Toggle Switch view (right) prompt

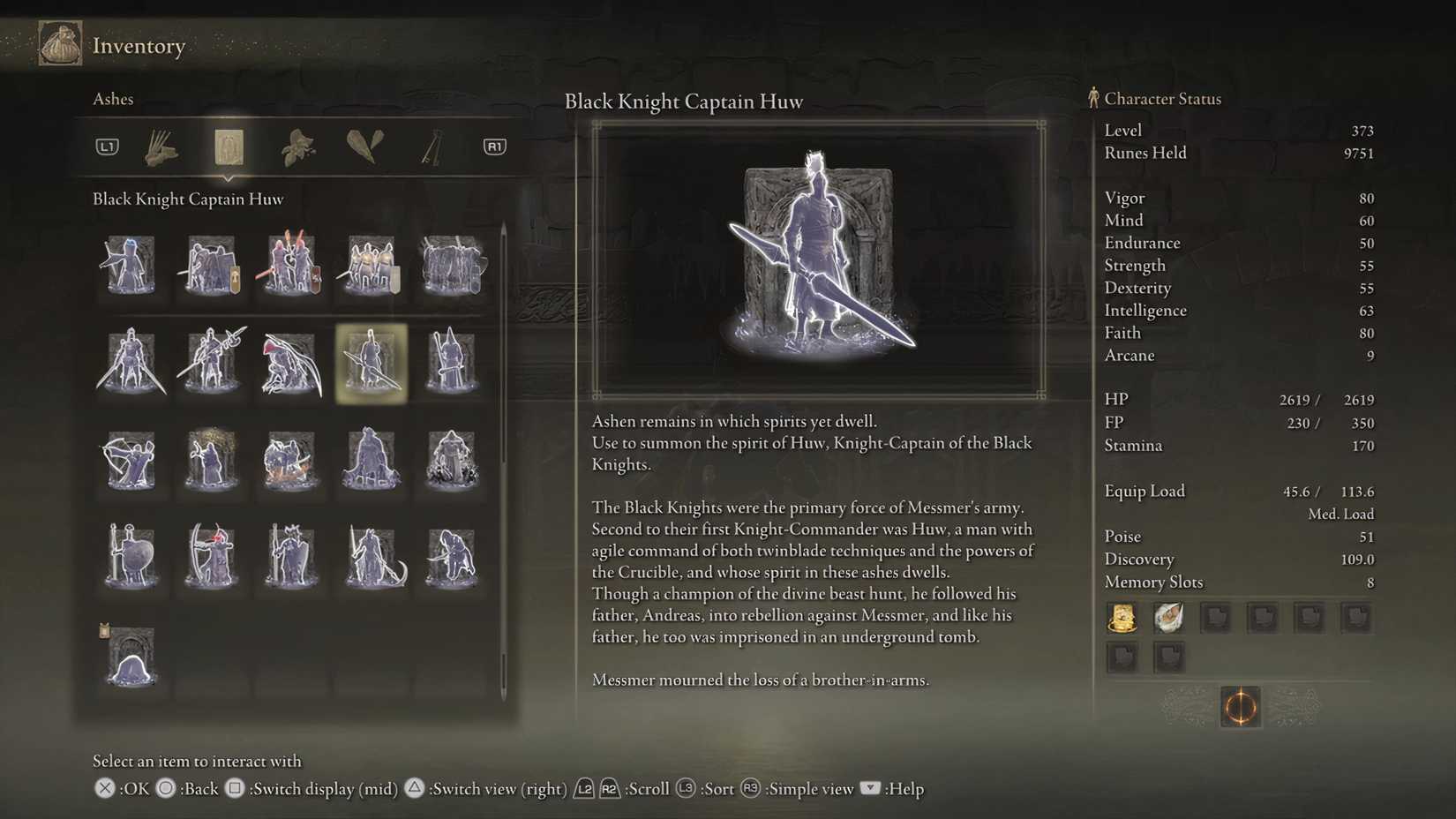click(x=415, y=789)
